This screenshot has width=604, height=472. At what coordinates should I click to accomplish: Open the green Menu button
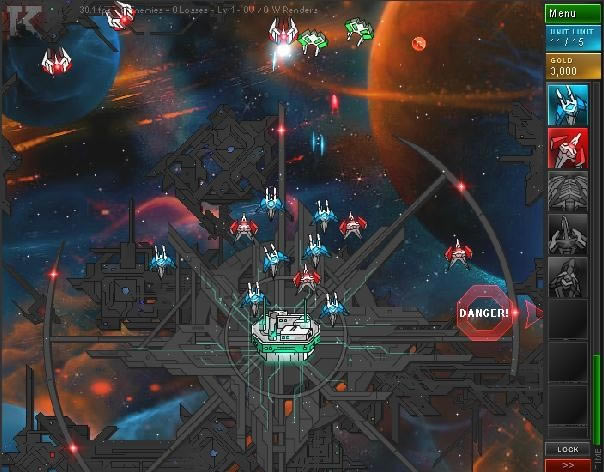point(573,13)
